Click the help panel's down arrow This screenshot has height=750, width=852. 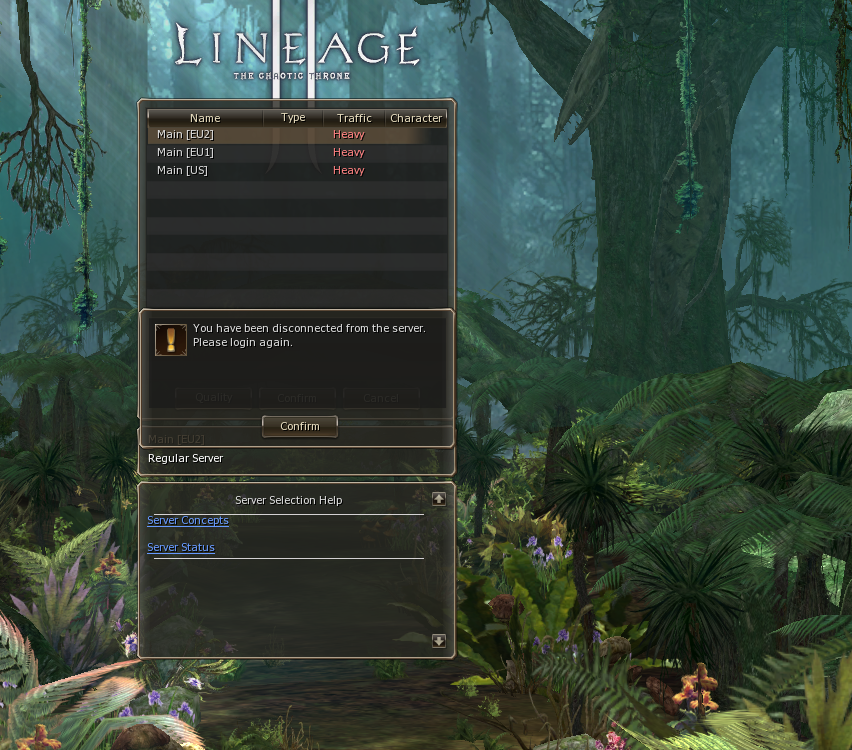point(438,641)
